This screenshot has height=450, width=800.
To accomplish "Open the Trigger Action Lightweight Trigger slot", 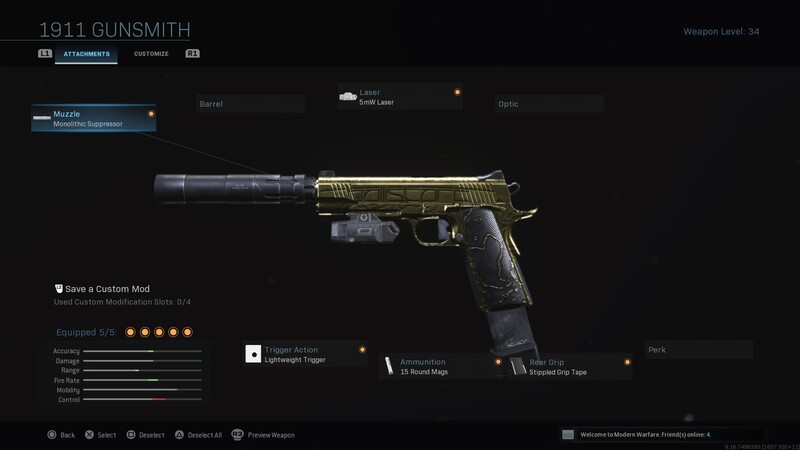I will (x=305, y=354).
